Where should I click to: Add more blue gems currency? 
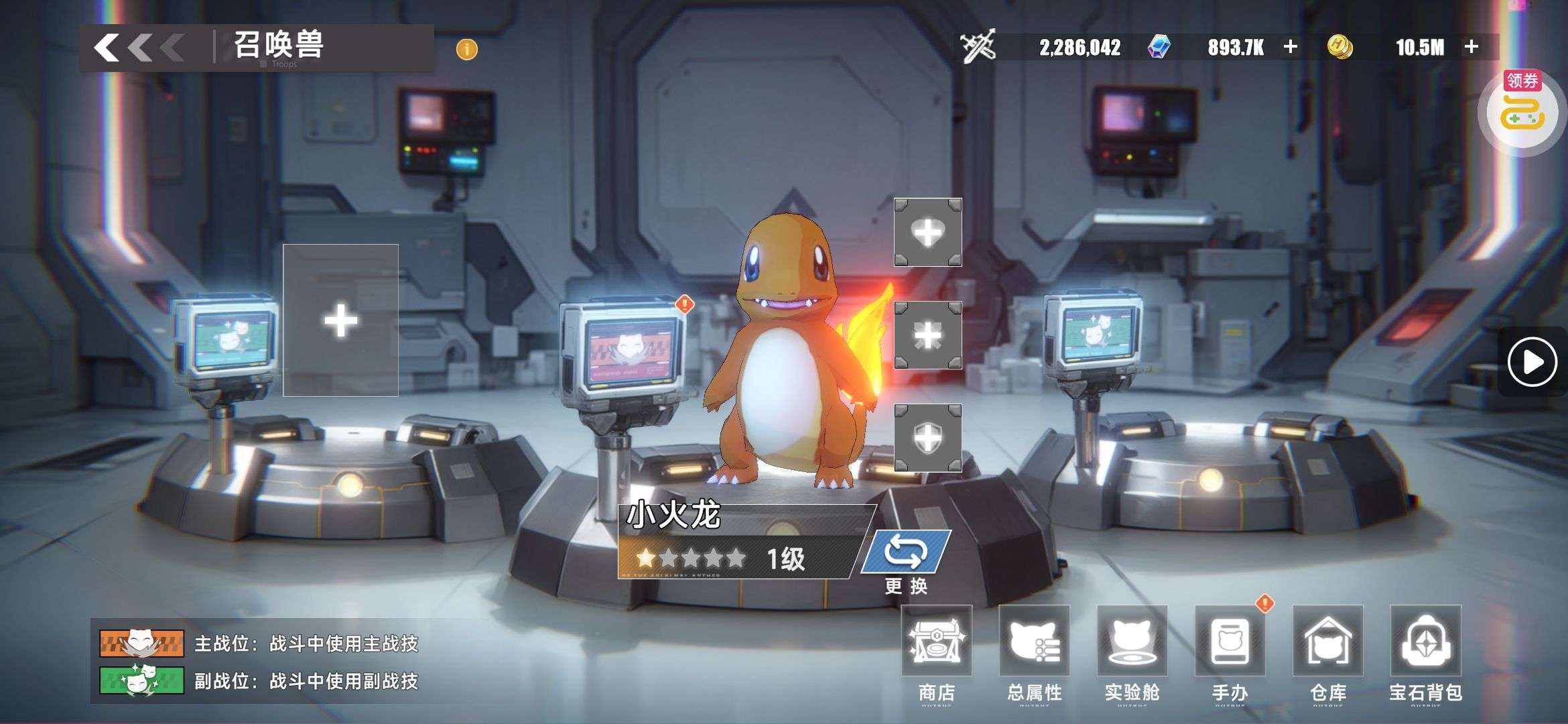pos(1290,47)
